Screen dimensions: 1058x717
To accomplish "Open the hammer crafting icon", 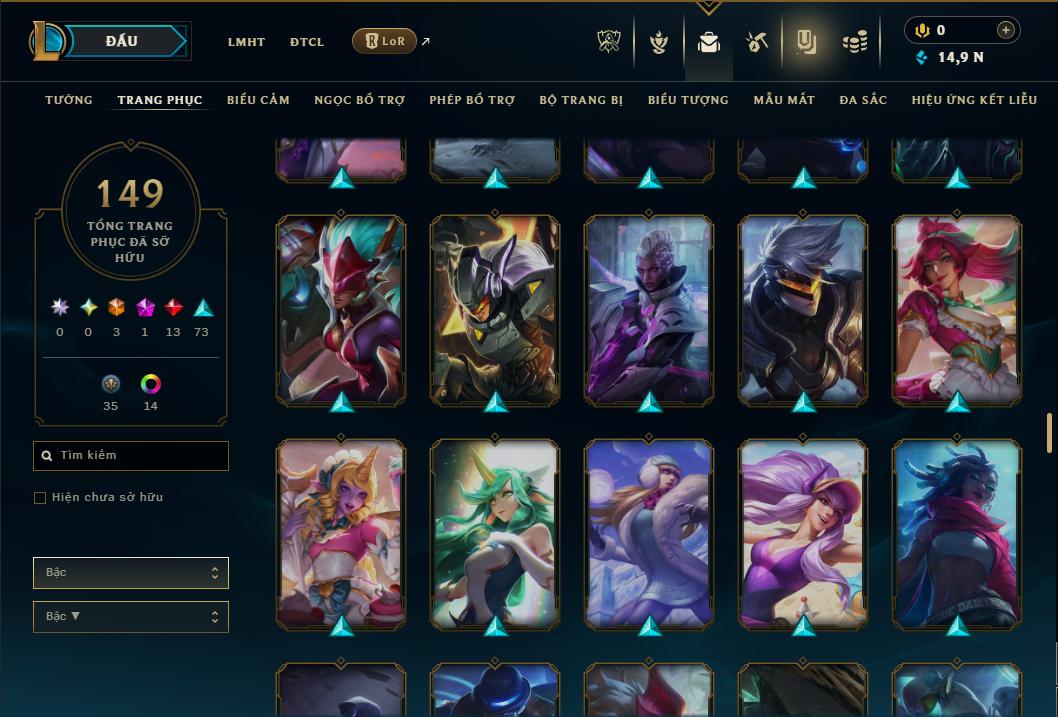I will (756, 42).
